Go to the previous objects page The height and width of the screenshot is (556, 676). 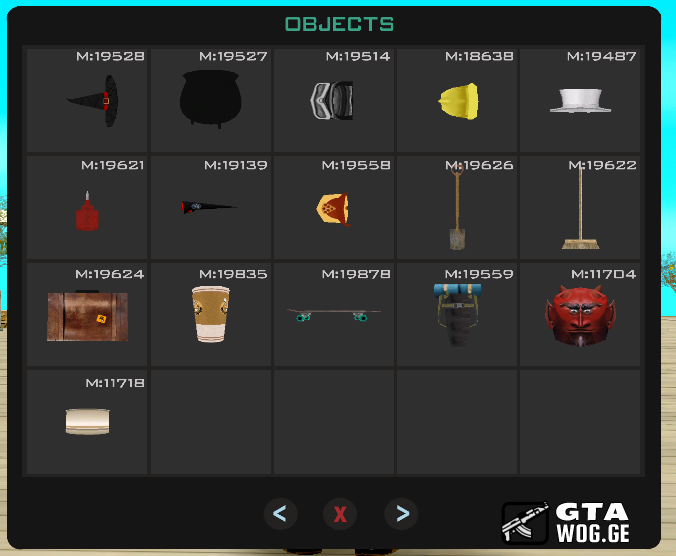pos(280,514)
